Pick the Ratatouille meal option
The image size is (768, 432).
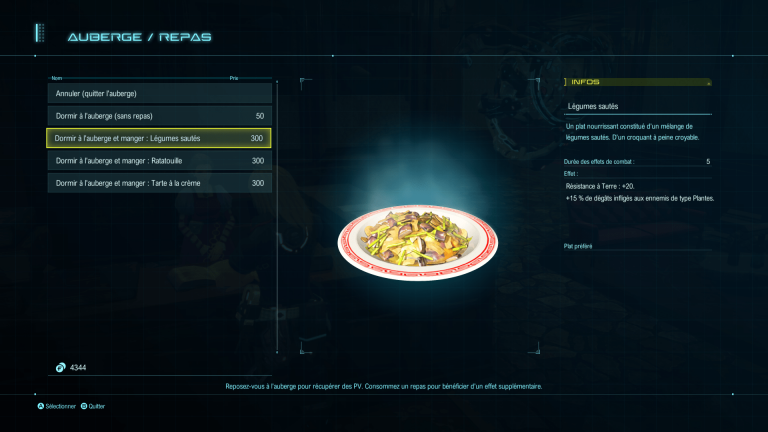[x=159, y=160]
